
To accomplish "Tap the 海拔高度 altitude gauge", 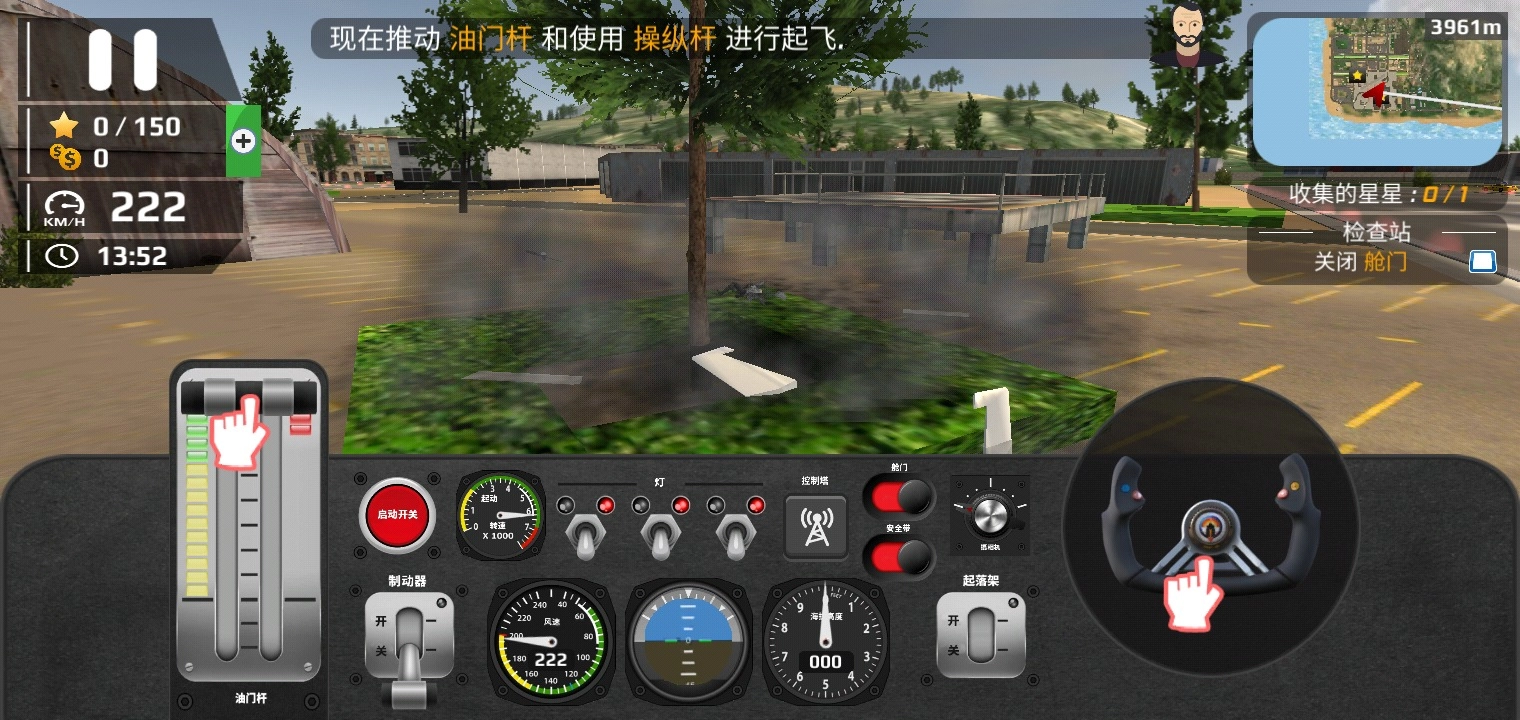I will tap(826, 640).
